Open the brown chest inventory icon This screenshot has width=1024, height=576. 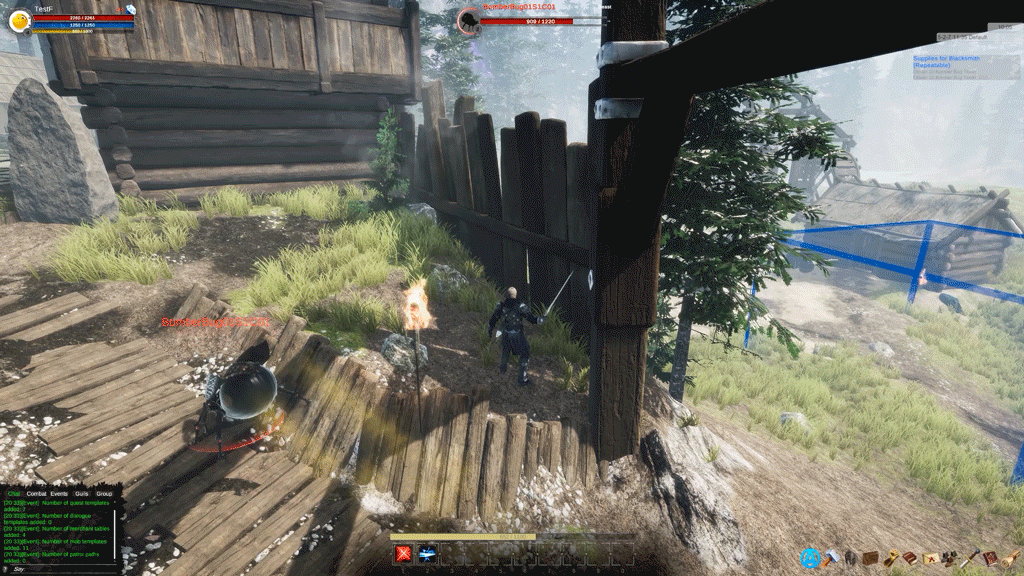pyautogui.click(x=870, y=558)
